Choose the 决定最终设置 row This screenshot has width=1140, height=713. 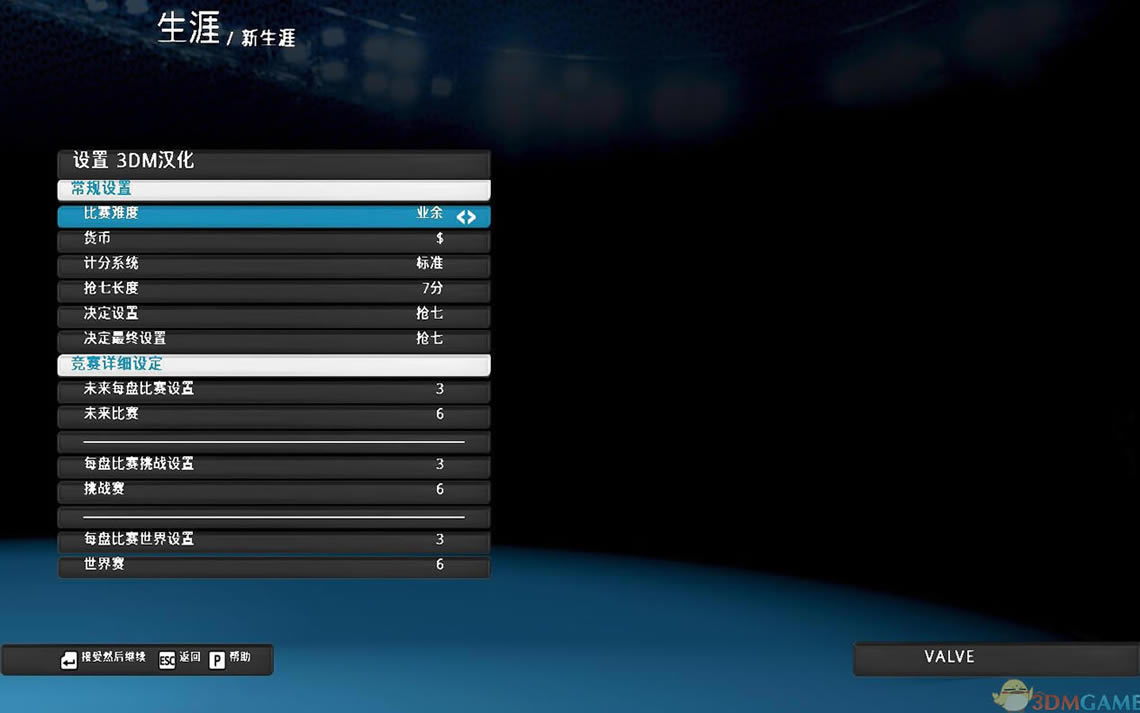273,340
